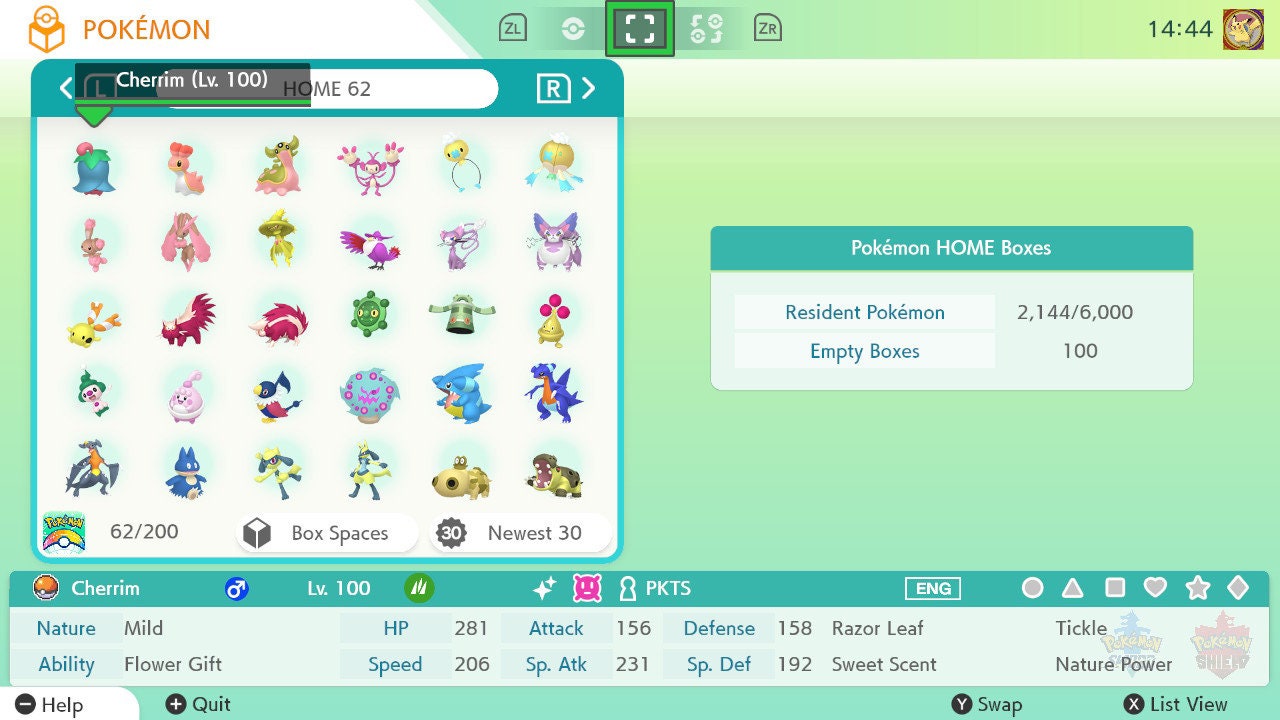Select the Cherrim in the box
The width and height of the screenshot is (1280, 720).
(94, 168)
